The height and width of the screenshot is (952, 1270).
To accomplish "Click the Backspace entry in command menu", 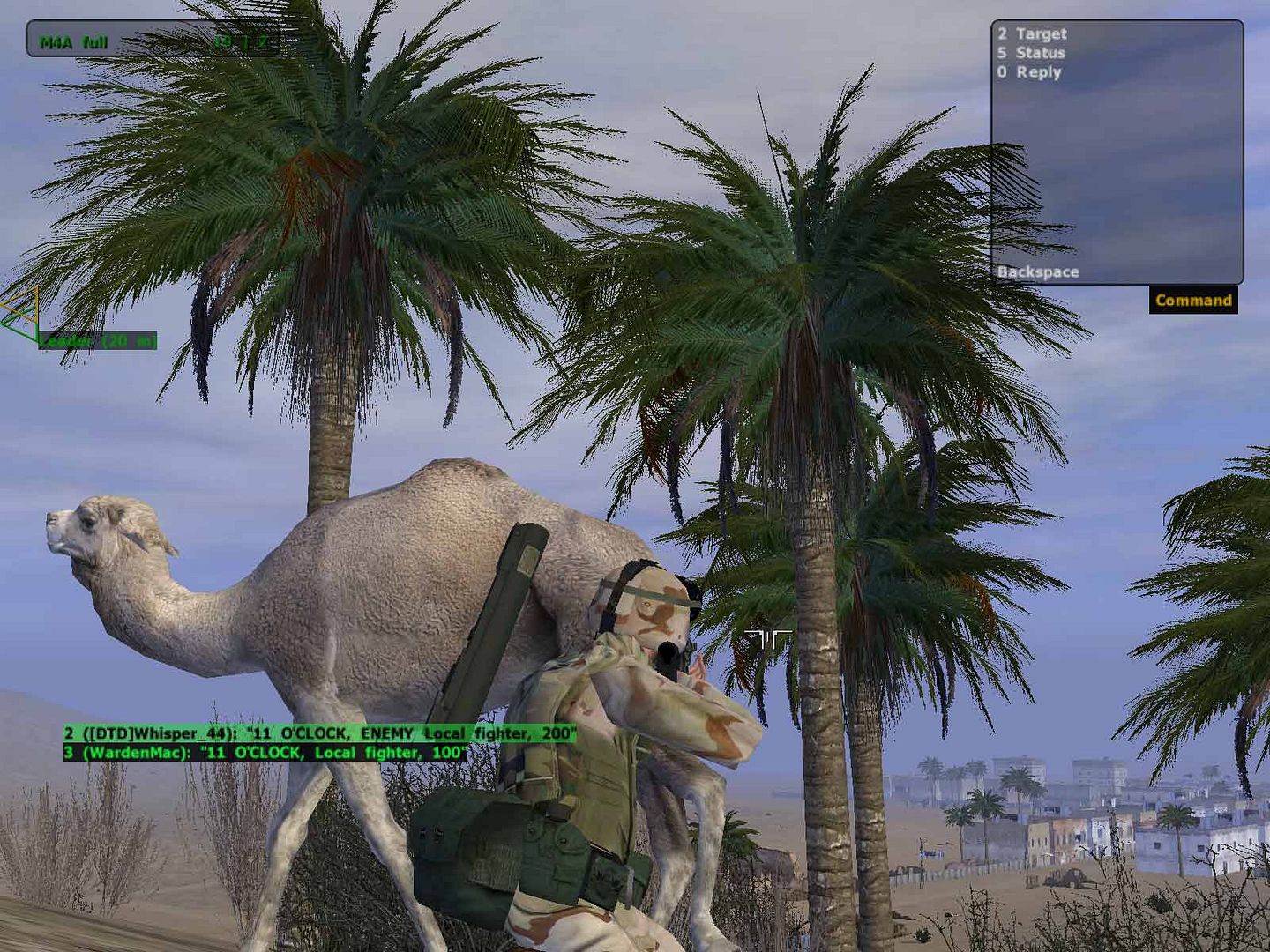I will point(1038,272).
